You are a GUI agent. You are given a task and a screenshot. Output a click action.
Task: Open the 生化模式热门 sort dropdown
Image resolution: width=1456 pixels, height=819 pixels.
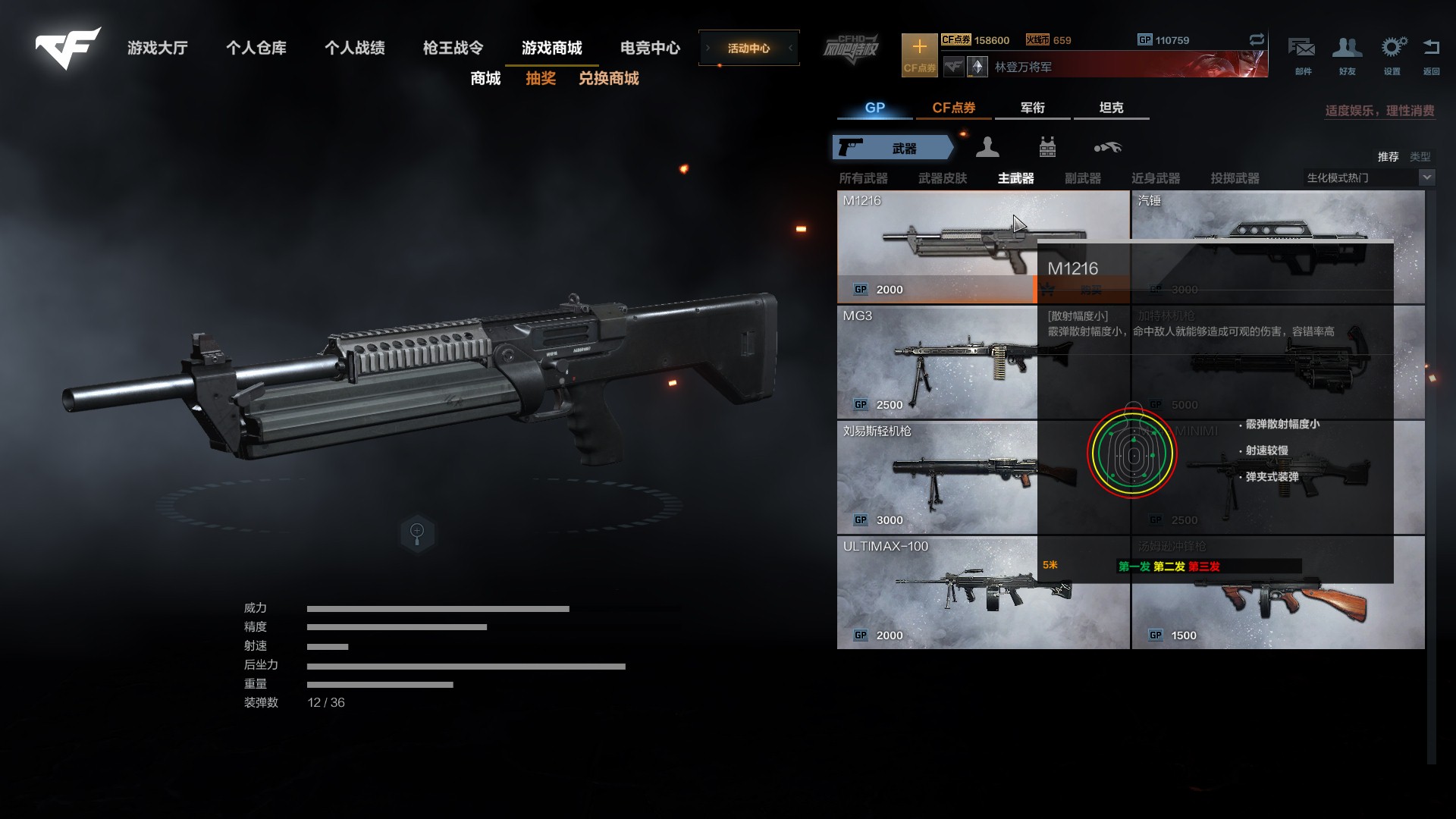[x=1426, y=177]
